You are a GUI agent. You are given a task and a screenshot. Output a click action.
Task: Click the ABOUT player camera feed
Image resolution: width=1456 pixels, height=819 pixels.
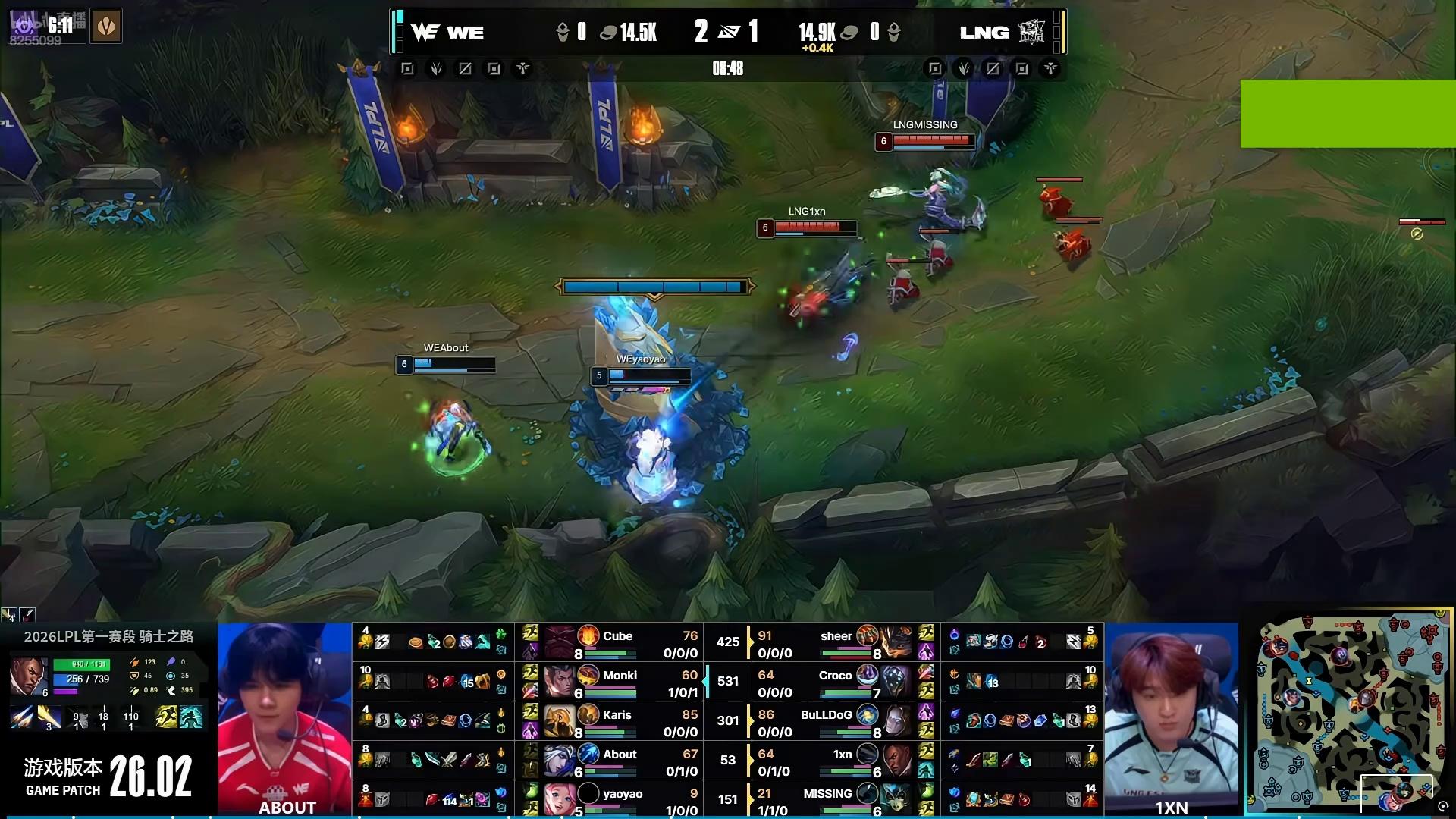284,717
